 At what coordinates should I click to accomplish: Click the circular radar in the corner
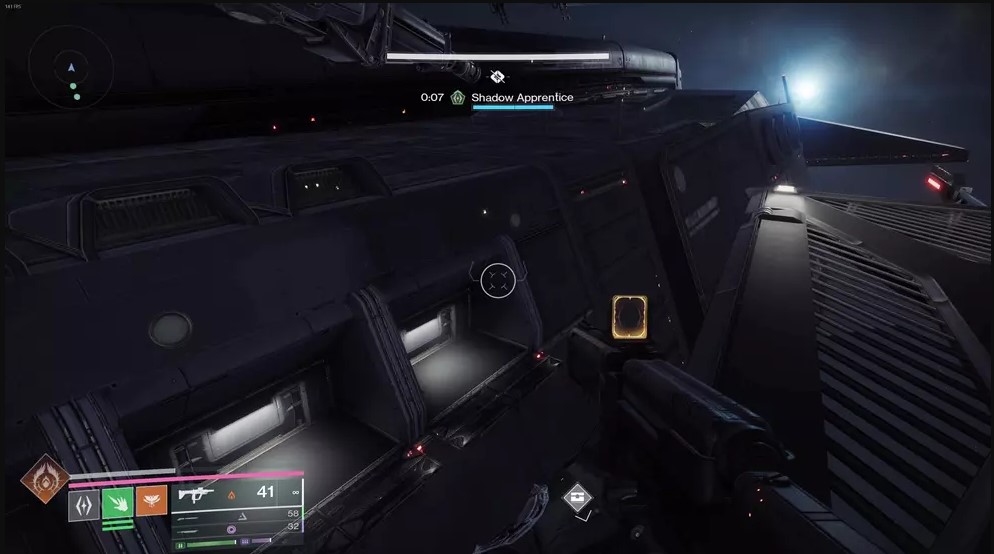pos(70,68)
